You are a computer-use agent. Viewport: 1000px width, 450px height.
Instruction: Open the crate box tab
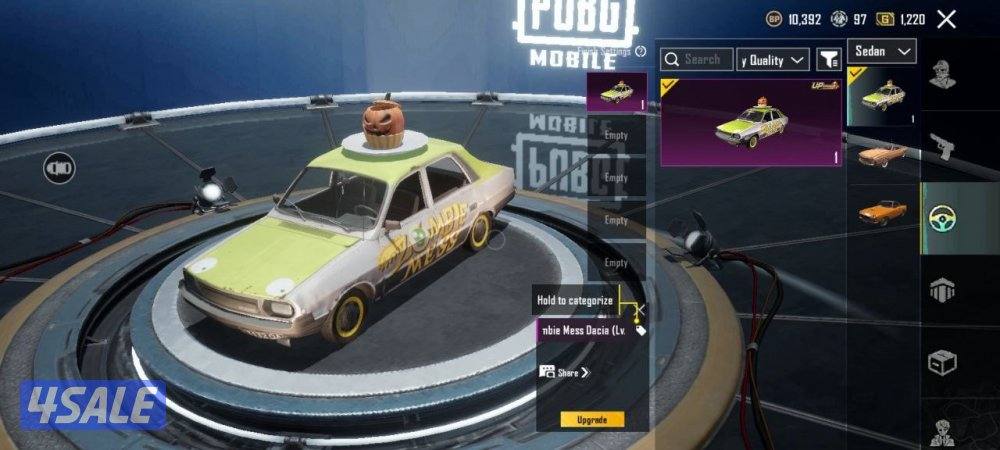(x=942, y=361)
